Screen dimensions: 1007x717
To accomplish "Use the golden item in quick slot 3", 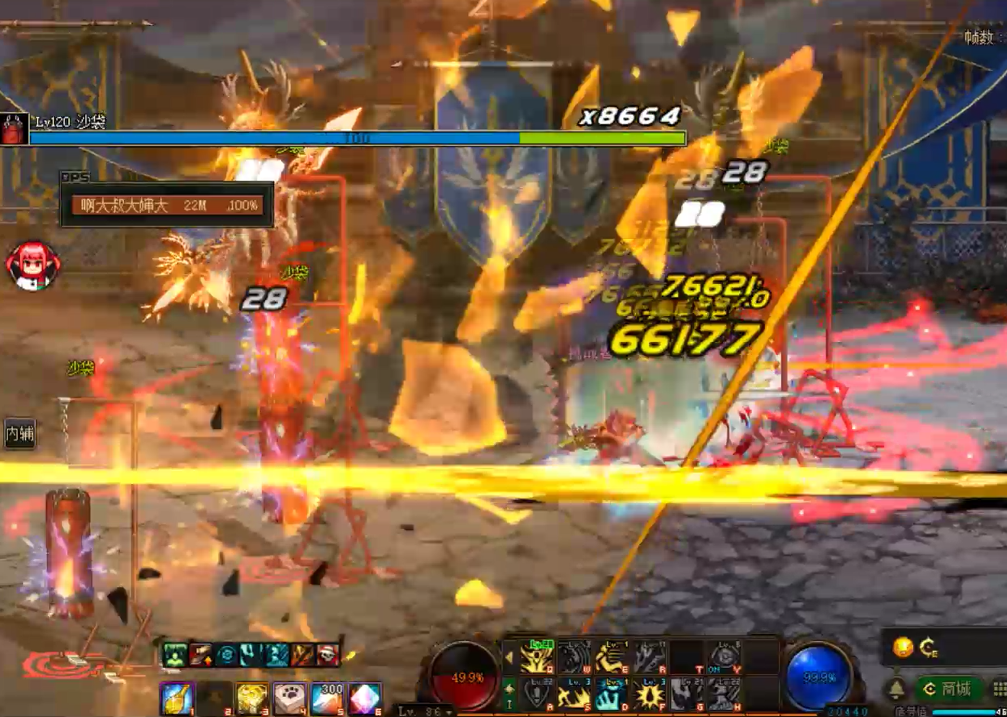I will tap(252, 697).
